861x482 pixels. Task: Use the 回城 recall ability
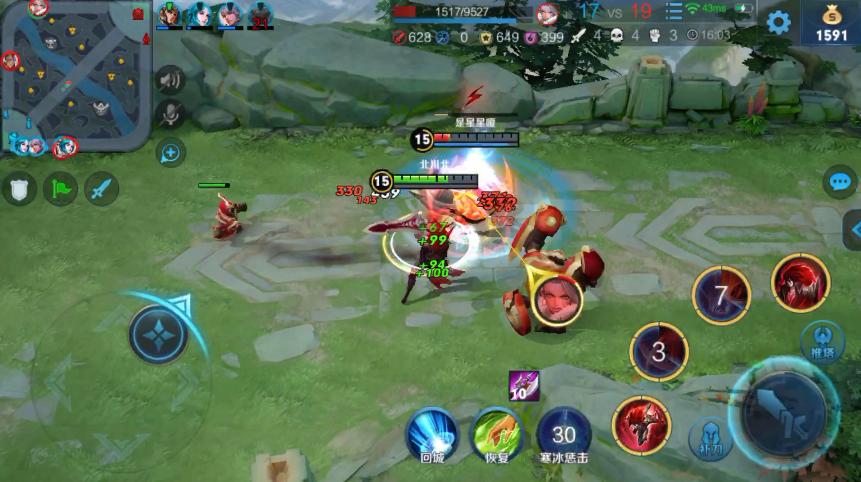pos(432,433)
